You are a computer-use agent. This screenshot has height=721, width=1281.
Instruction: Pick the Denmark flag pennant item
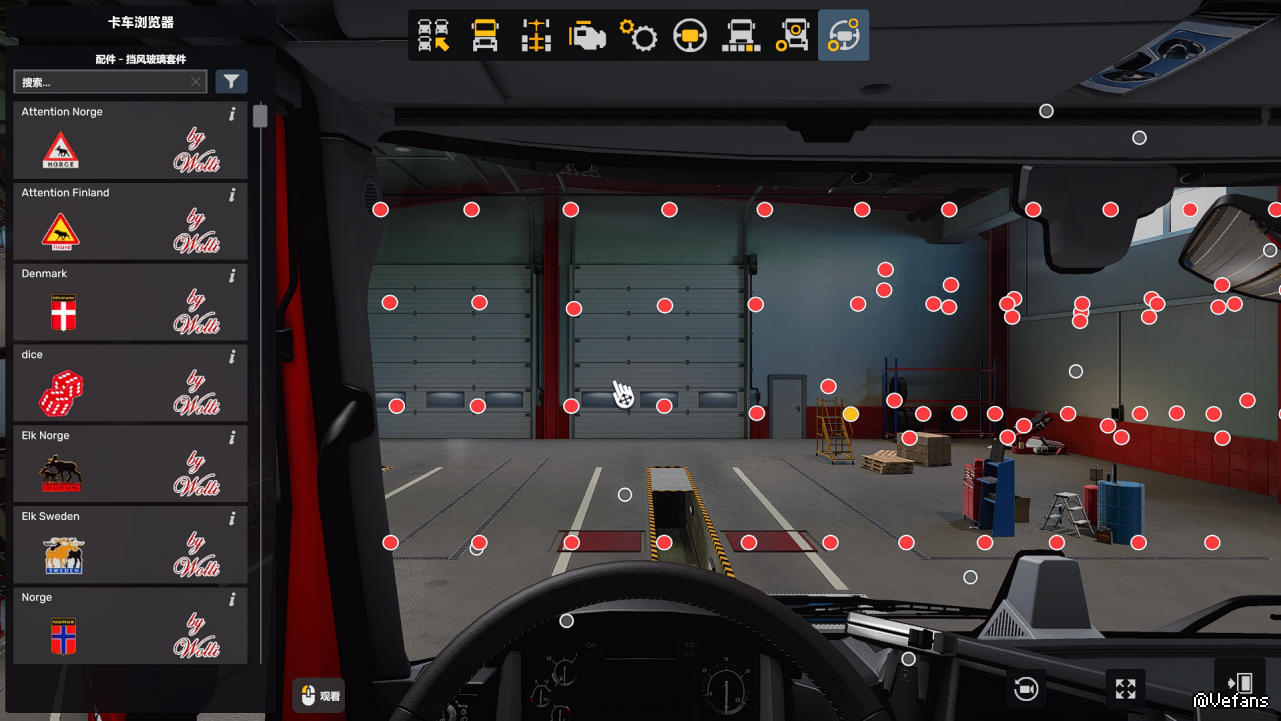point(130,303)
